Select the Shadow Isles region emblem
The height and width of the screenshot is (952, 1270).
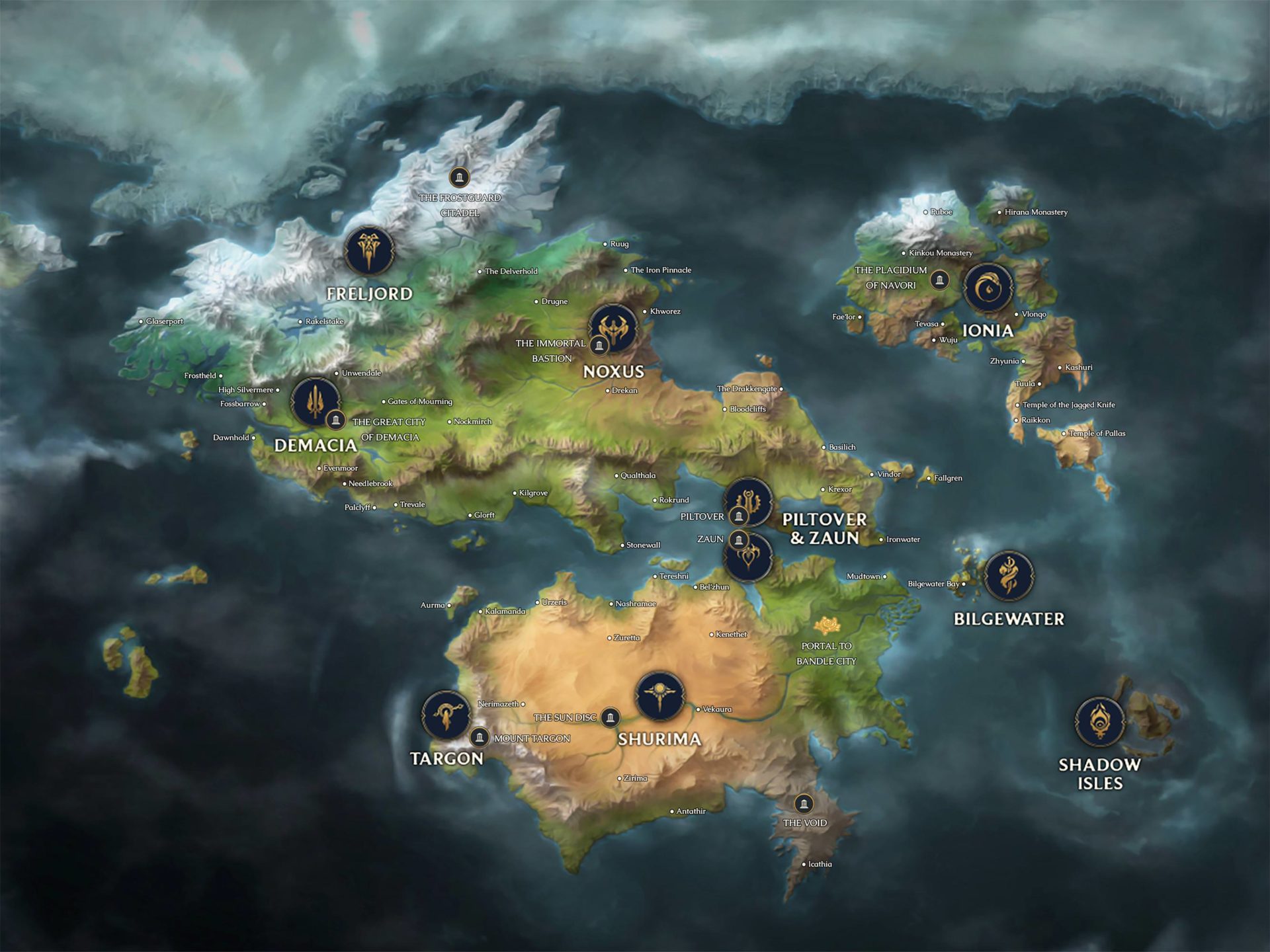pos(1099,721)
